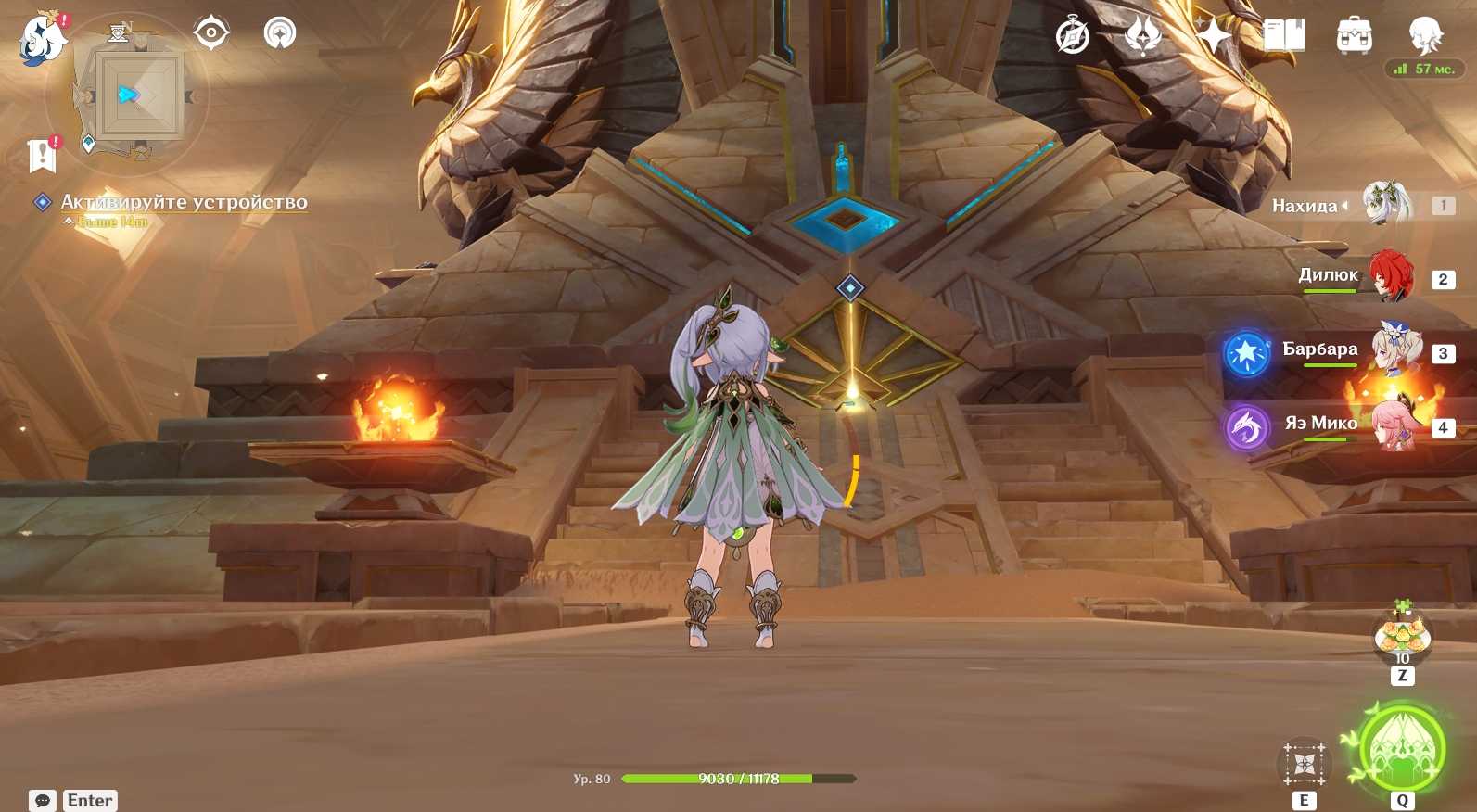Open the chat box
Screen dimensions: 1477x812
point(43,800)
